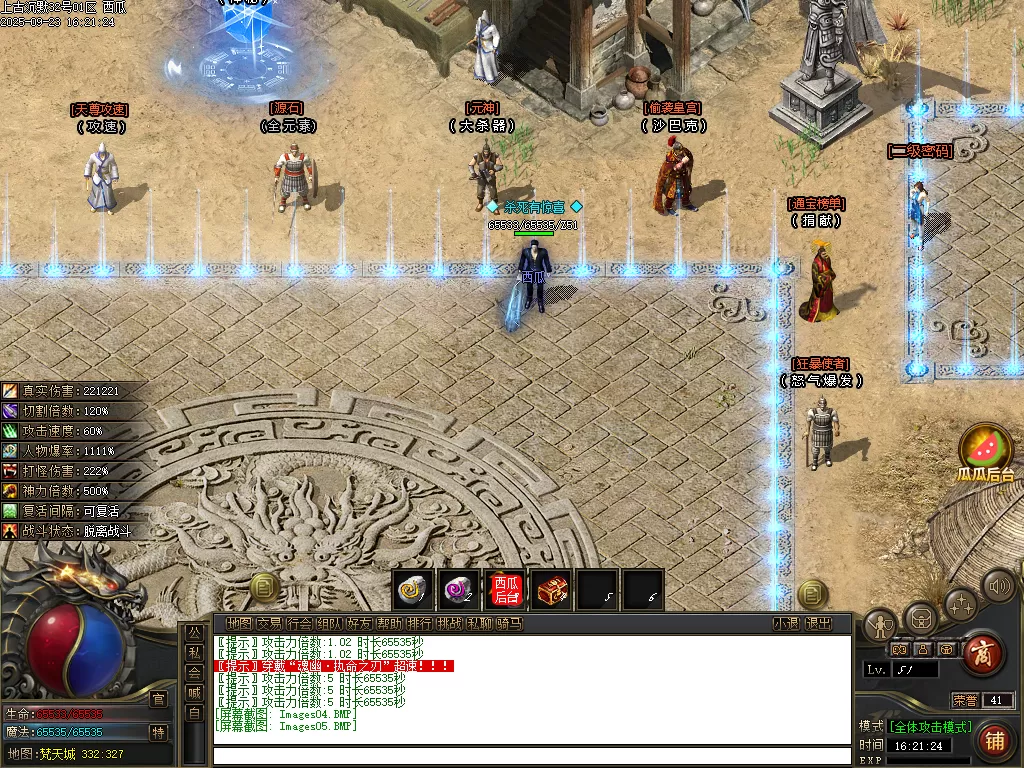Open the character equipment warrior icon
The height and width of the screenshot is (768, 1024).
click(880, 626)
